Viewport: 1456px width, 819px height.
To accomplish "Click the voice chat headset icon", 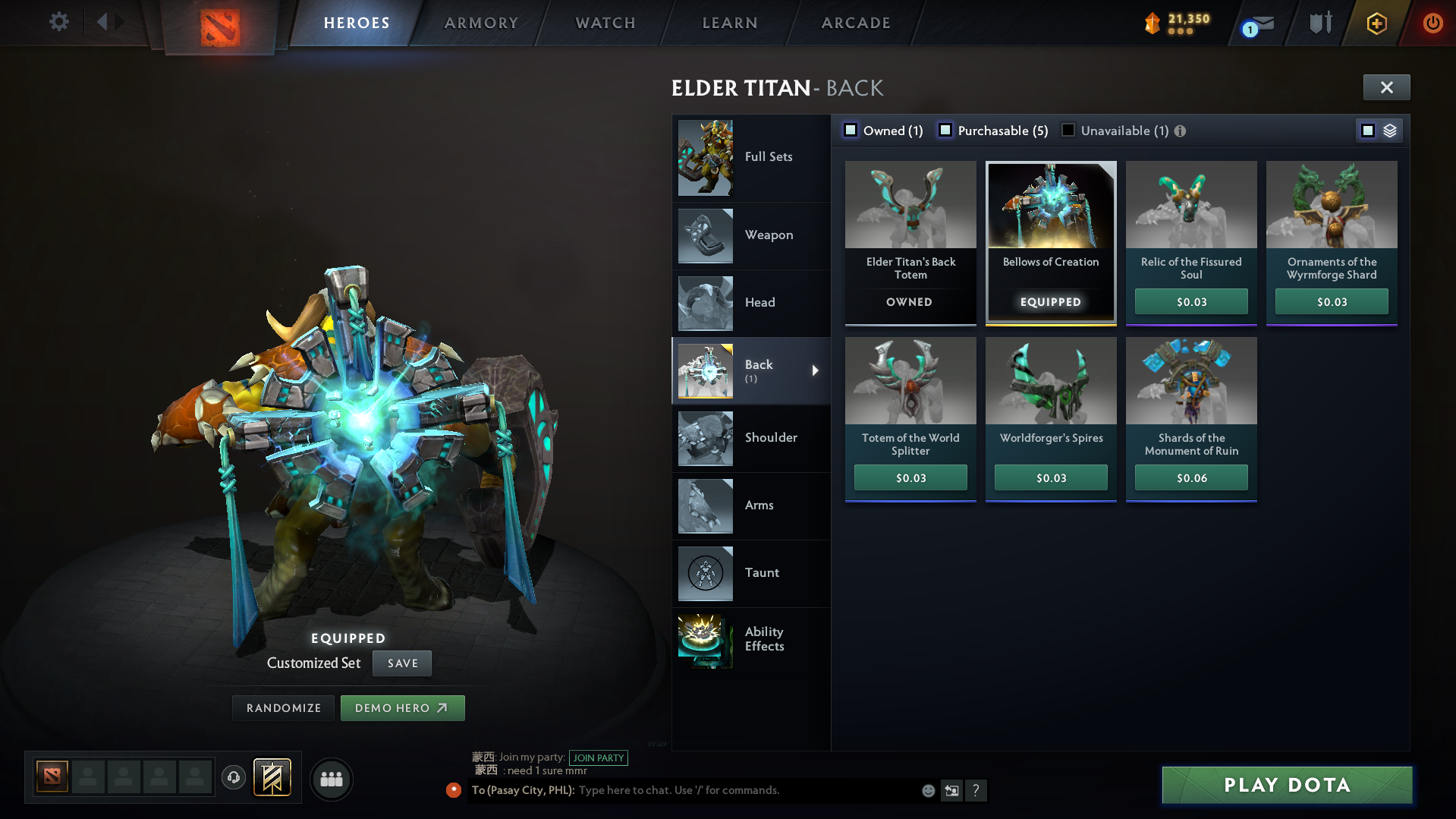I will 234,779.
